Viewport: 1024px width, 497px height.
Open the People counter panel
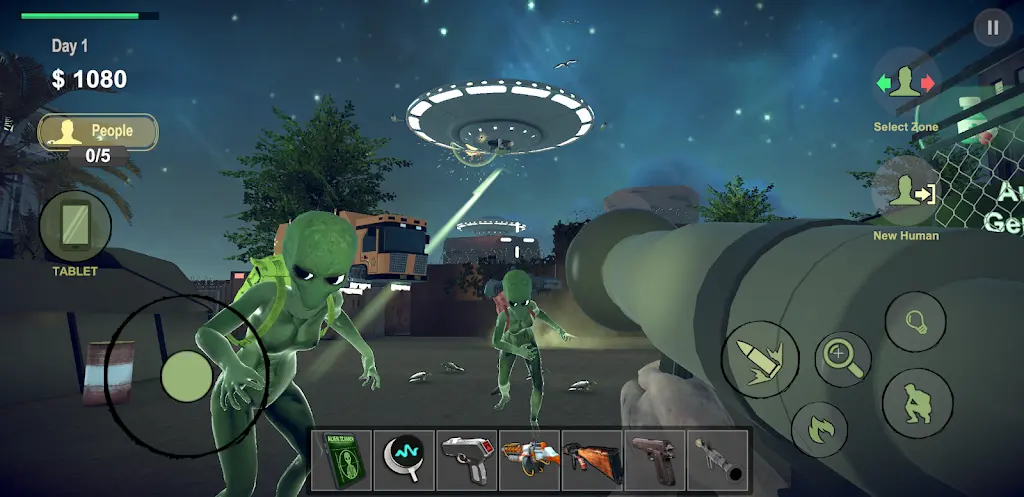98,132
